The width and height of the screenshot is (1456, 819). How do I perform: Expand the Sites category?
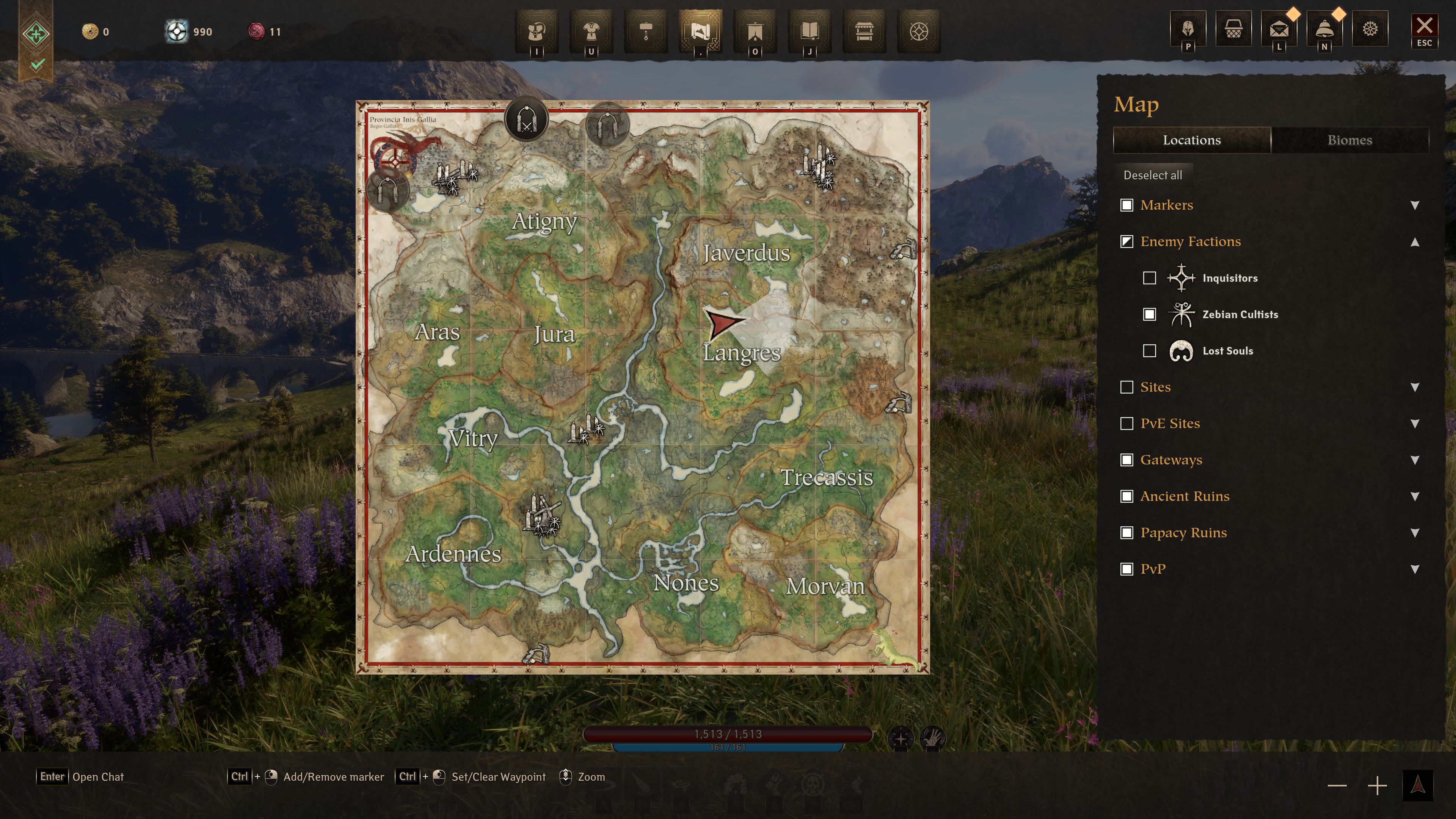click(1415, 387)
